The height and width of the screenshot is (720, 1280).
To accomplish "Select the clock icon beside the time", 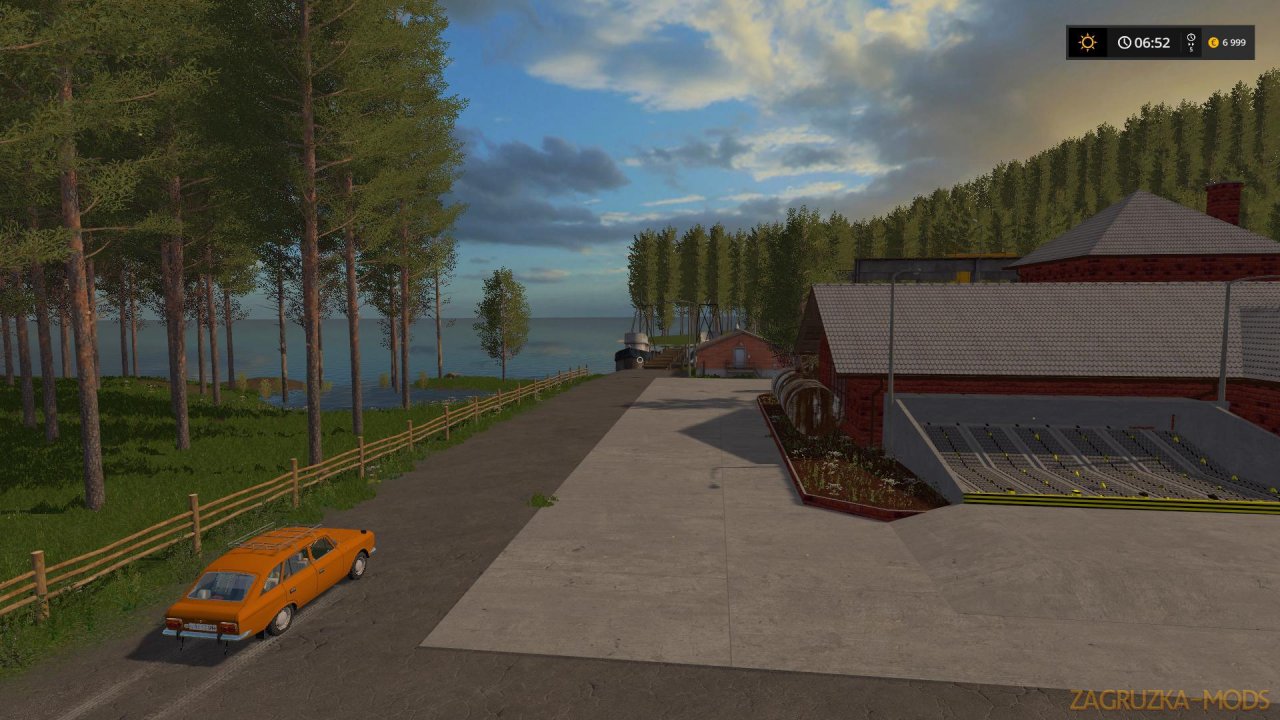I will click(x=1125, y=42).
